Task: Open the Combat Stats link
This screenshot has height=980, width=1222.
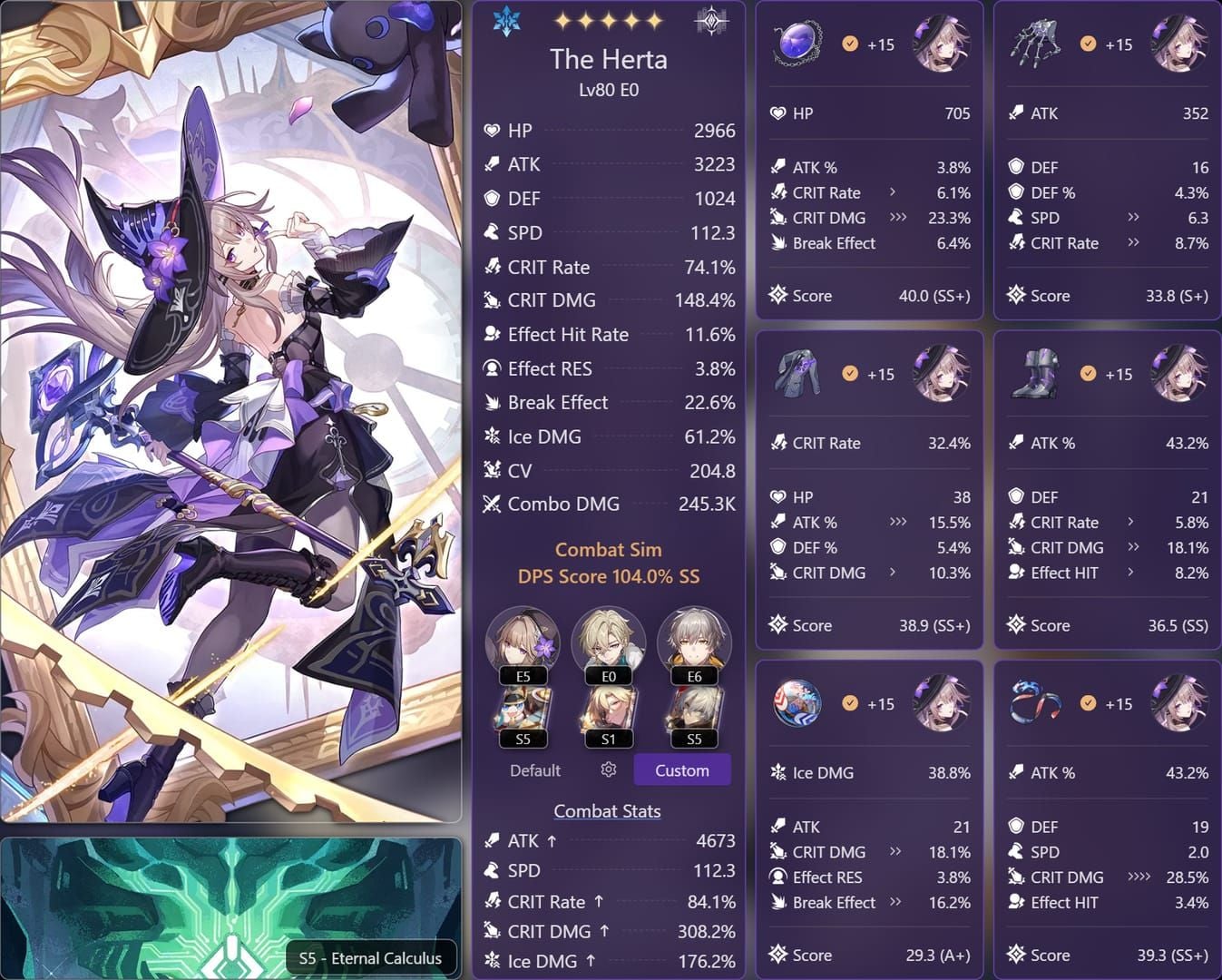Action: (x=607, y=811)
